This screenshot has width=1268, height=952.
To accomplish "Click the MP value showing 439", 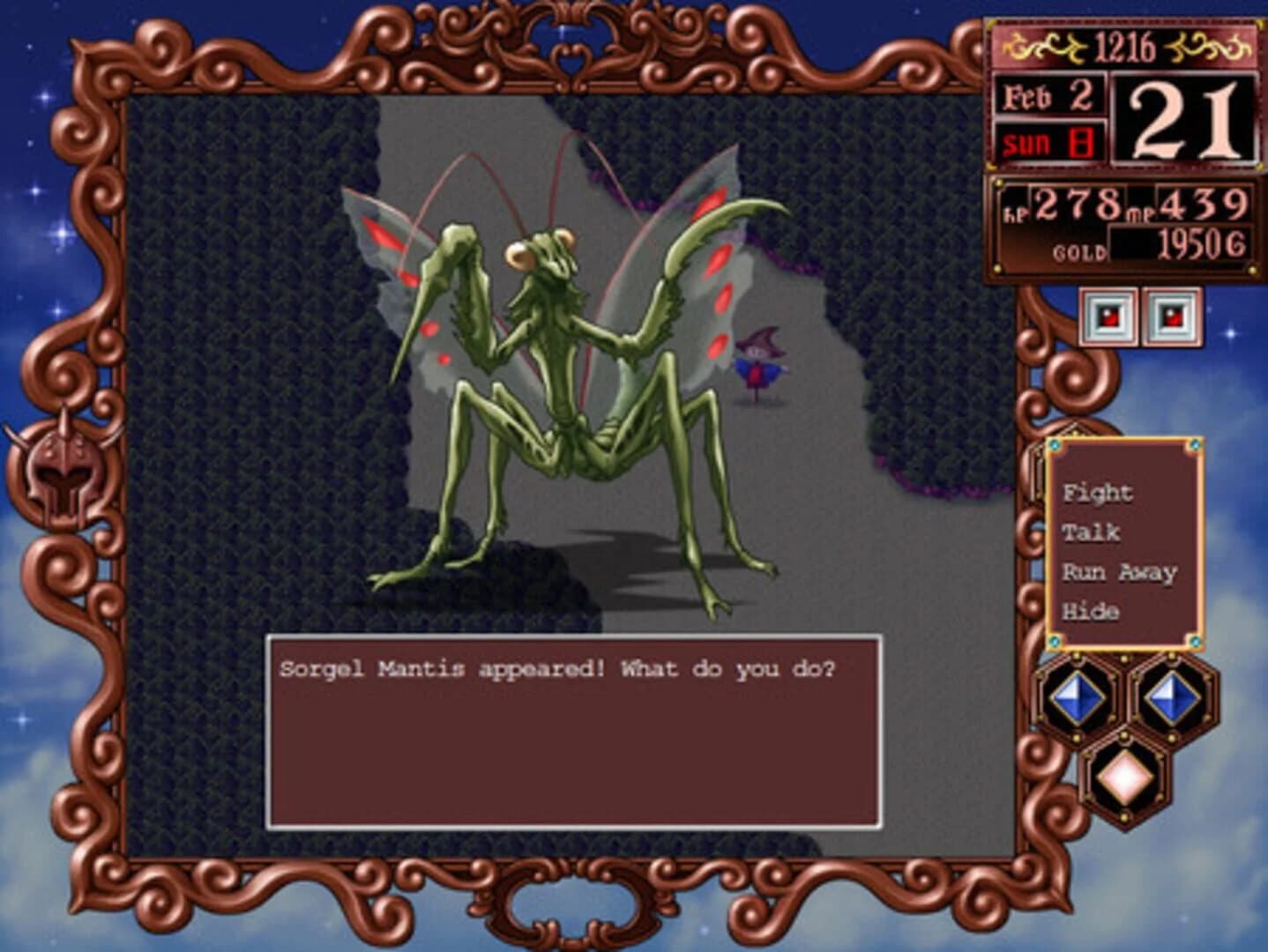I will tap(1205, 205).
